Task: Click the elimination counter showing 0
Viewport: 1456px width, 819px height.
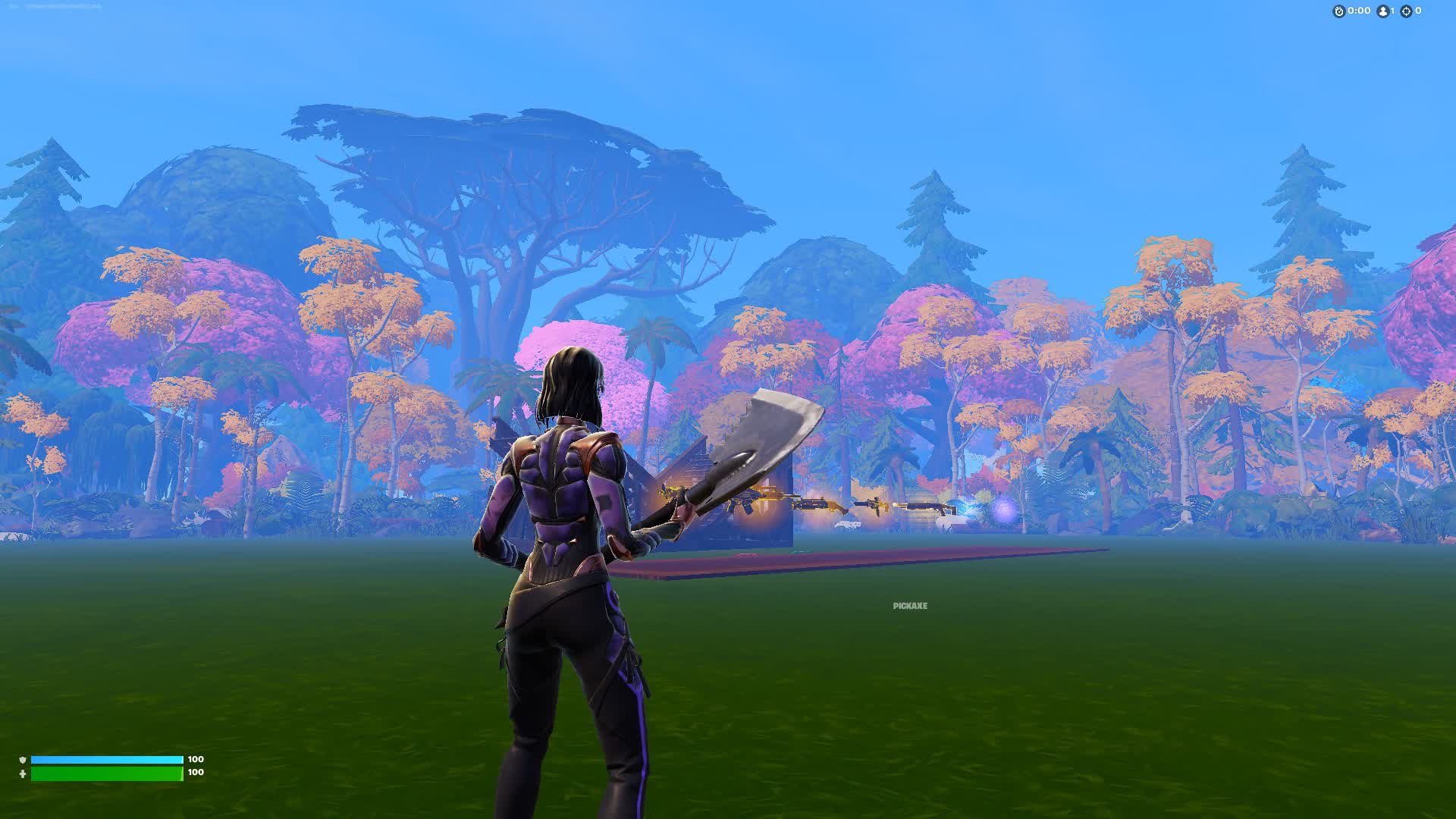Action: [x=1419, y=11]
